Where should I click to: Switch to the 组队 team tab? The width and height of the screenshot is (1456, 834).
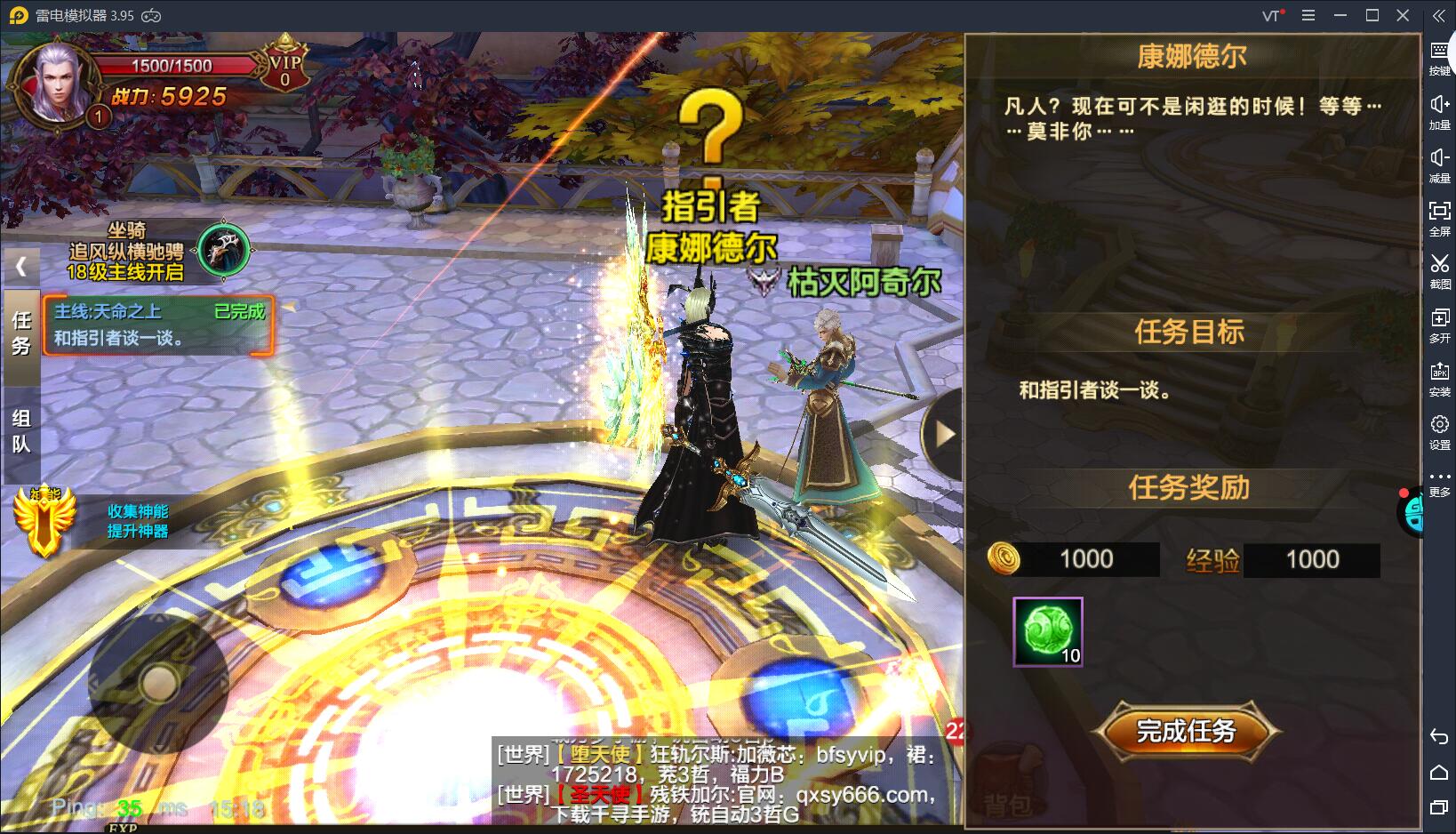(x=22, y=431)
